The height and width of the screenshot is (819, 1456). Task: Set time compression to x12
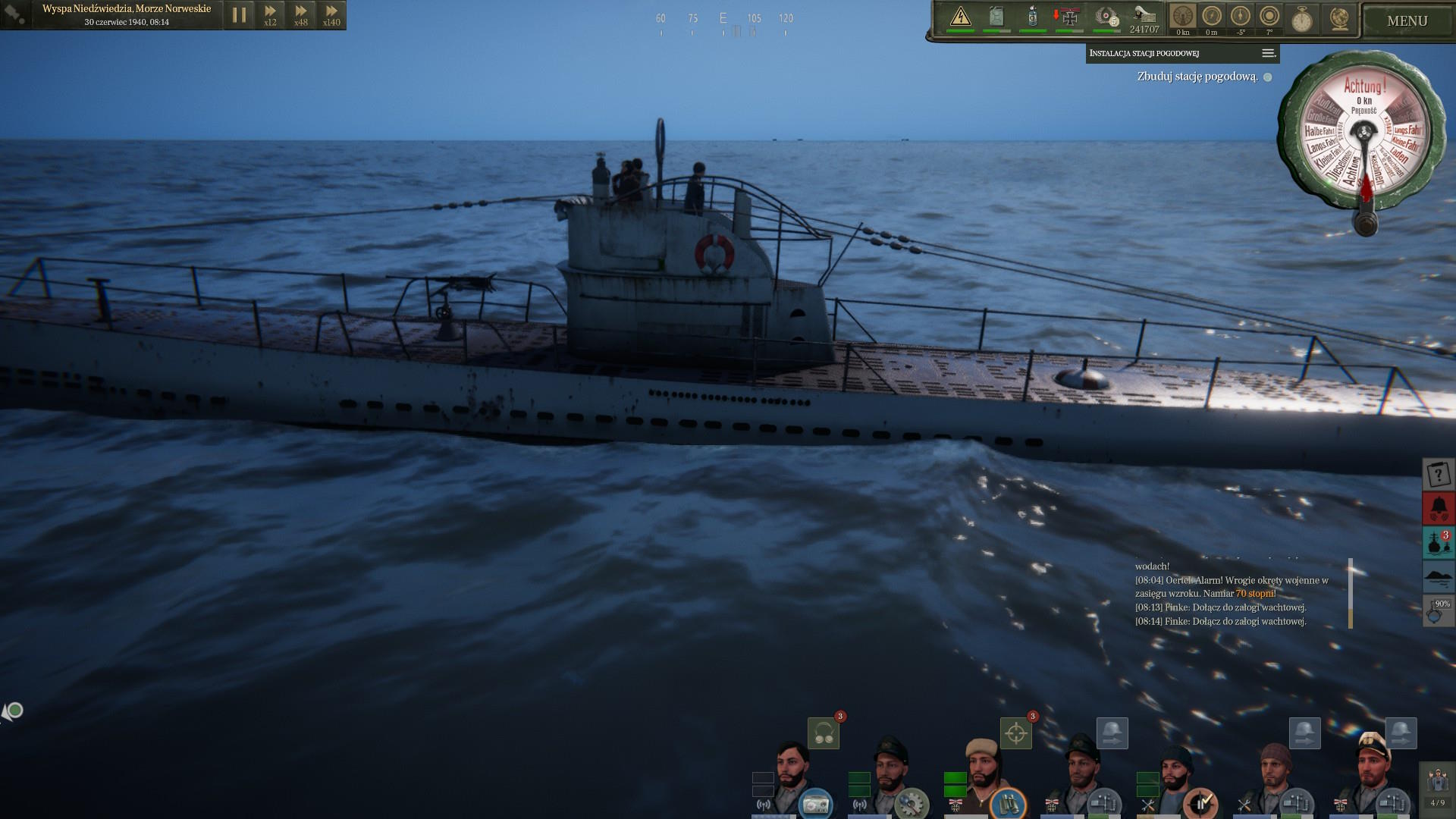point(270,14)
